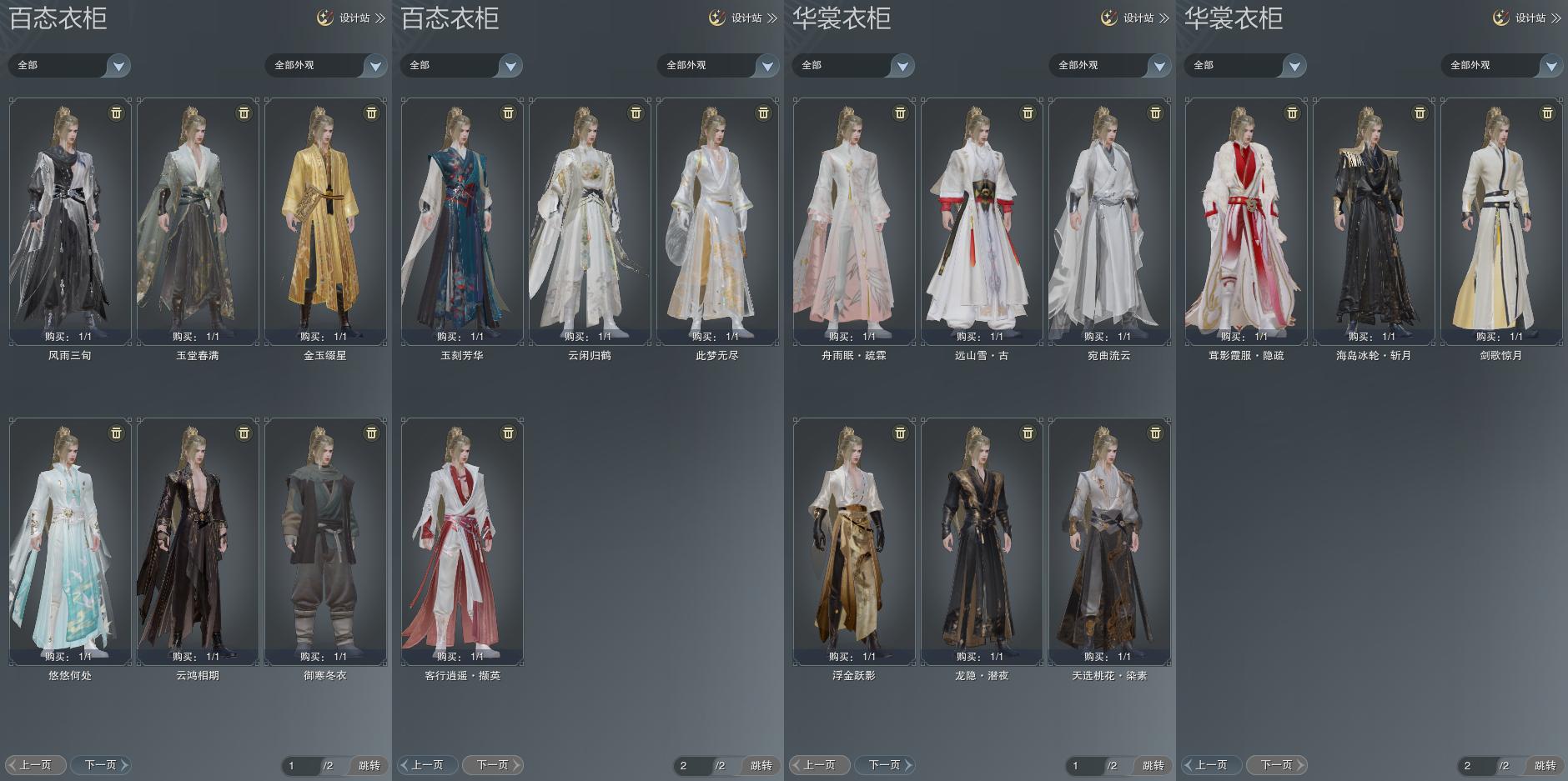Select the 舟雨眠·疏霖 outfit card

point(854,221)
